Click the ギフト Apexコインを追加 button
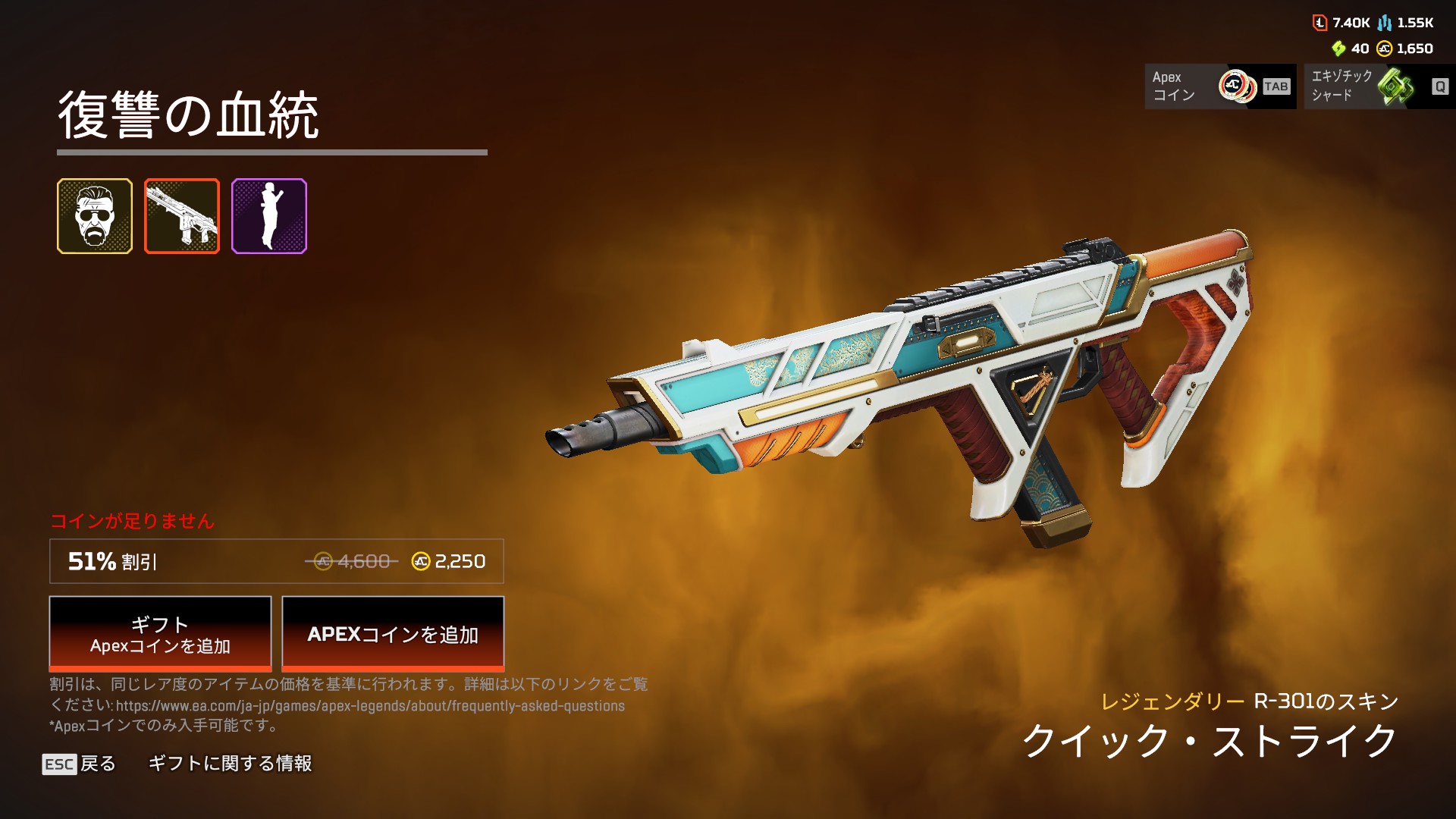 click(x=160, y=634)
